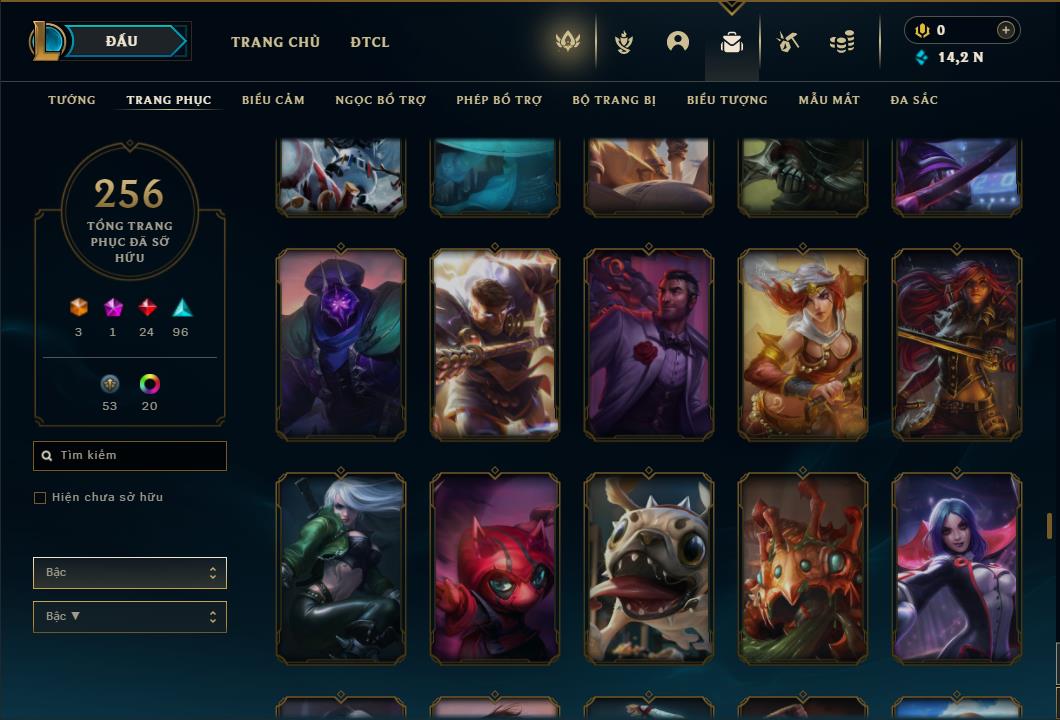Select the red cat-suit skin card

[x=495, y=568]
